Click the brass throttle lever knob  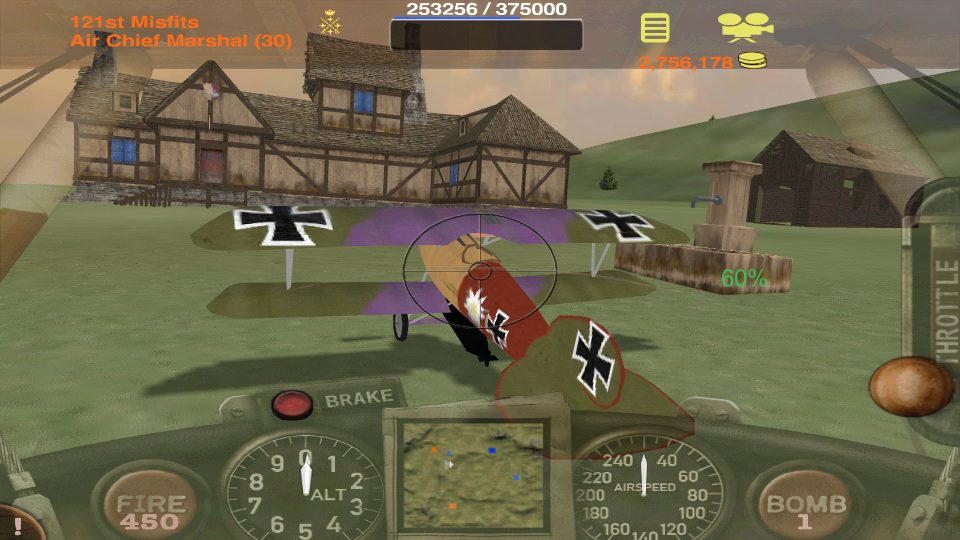pyautogui.click(x=910, y=386)
